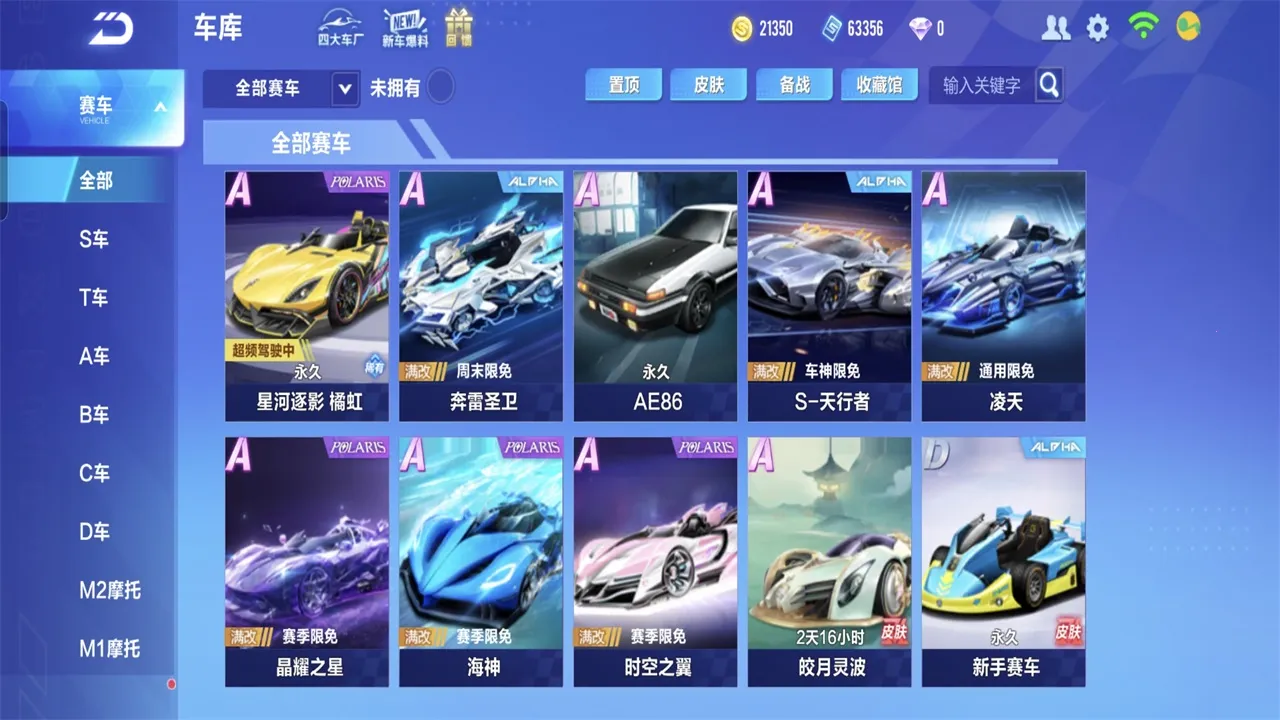
Task: Select the AE86 car card
Action: [655, 296]
